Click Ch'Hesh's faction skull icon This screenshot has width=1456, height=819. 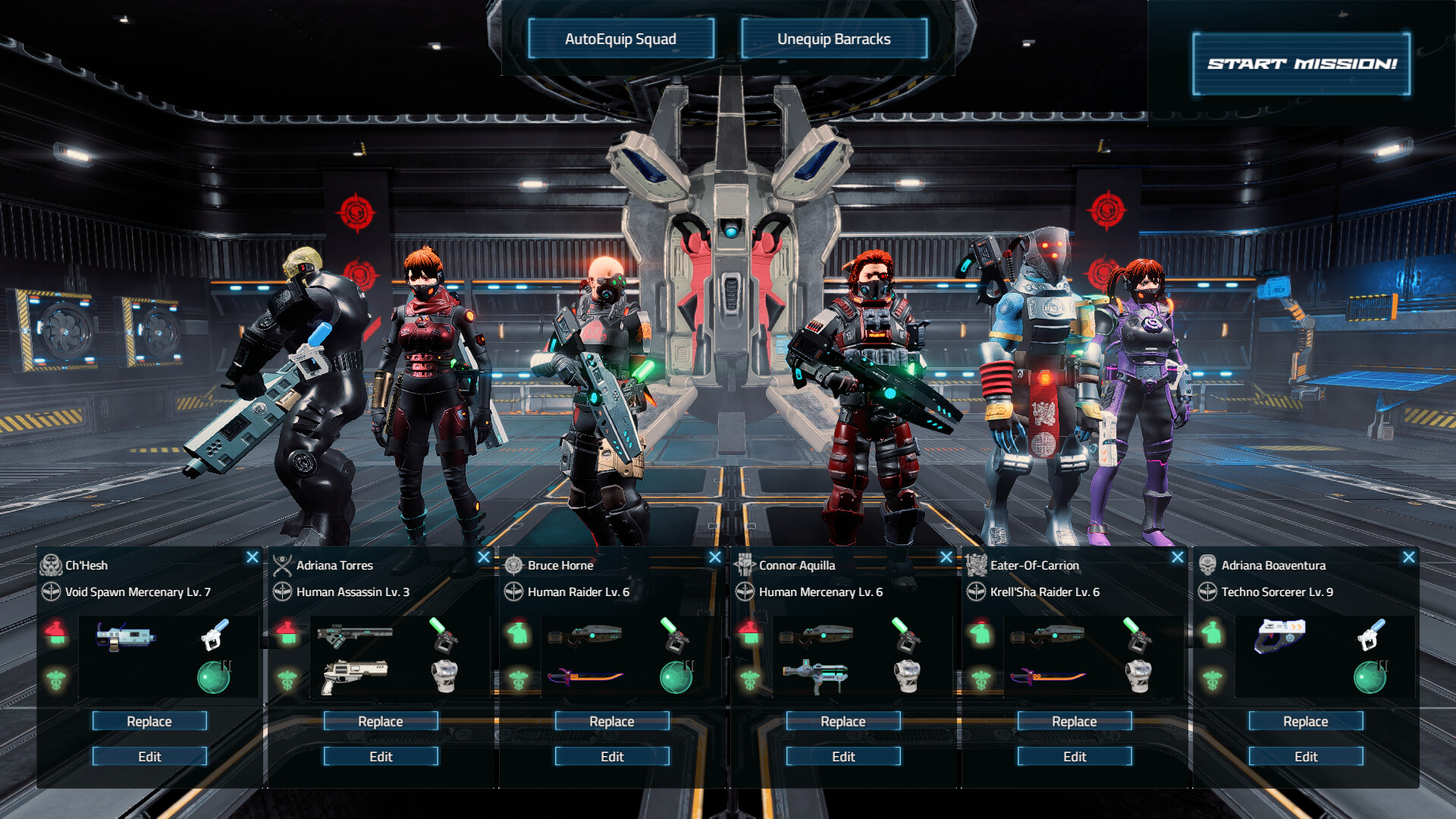(52, 565)
